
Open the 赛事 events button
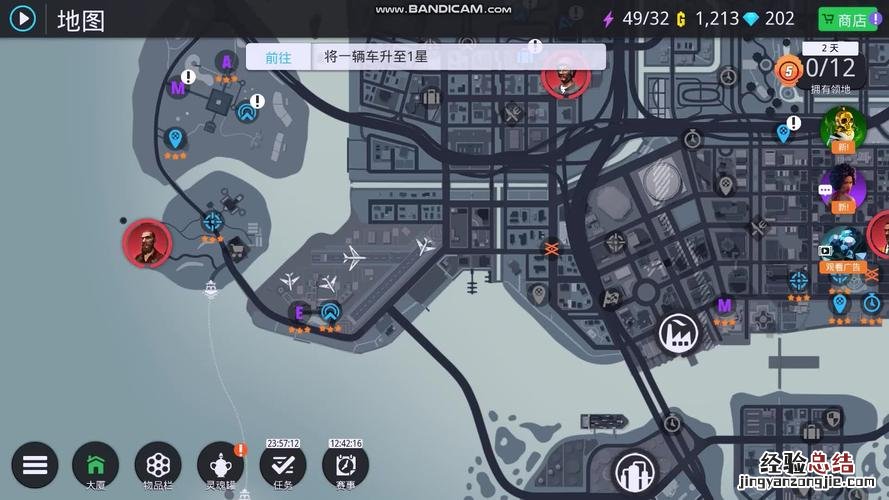pyautogui.click(x=345, y=465)
